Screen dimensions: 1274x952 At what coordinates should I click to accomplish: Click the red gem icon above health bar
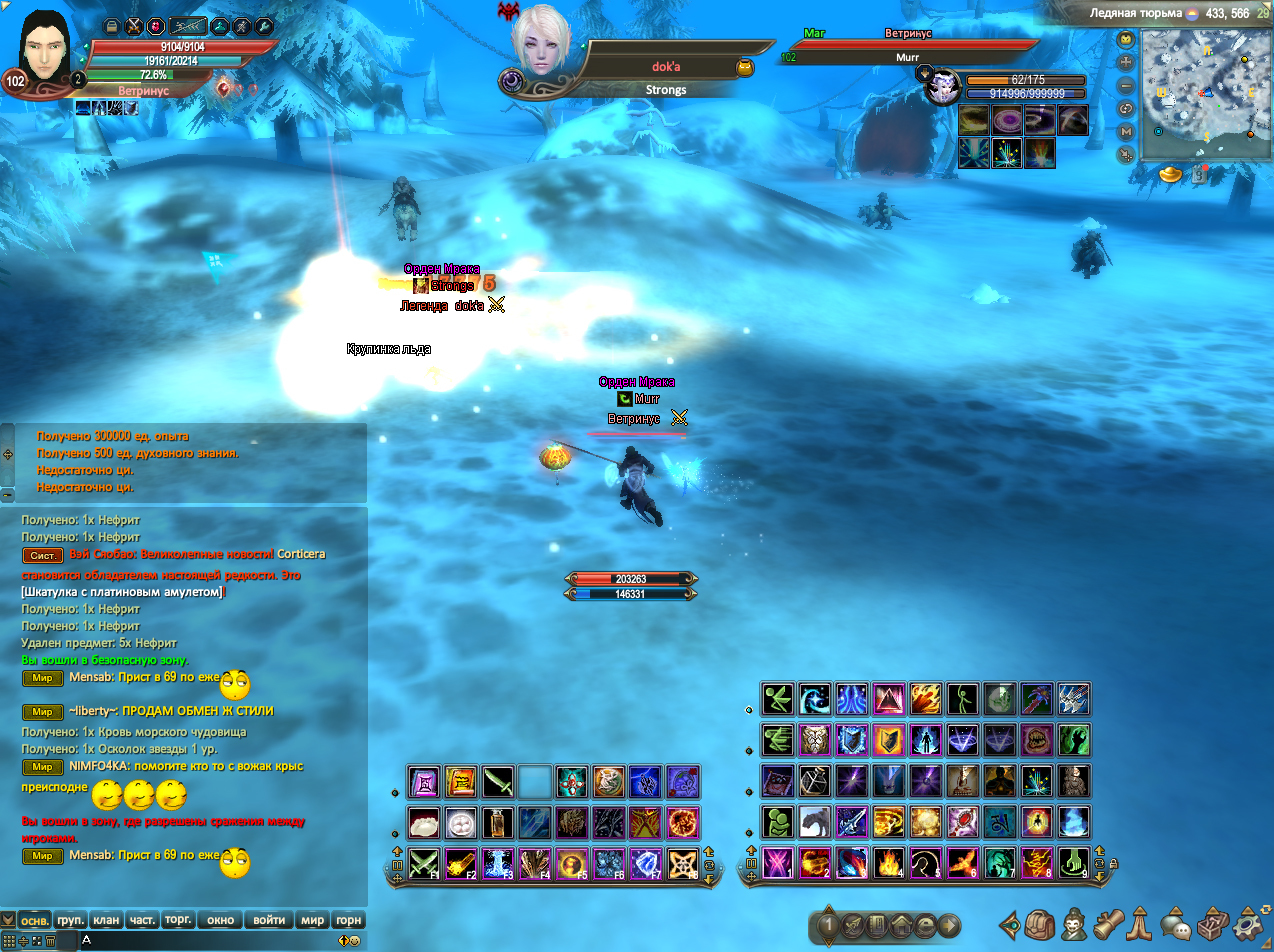tap(157, 27)
